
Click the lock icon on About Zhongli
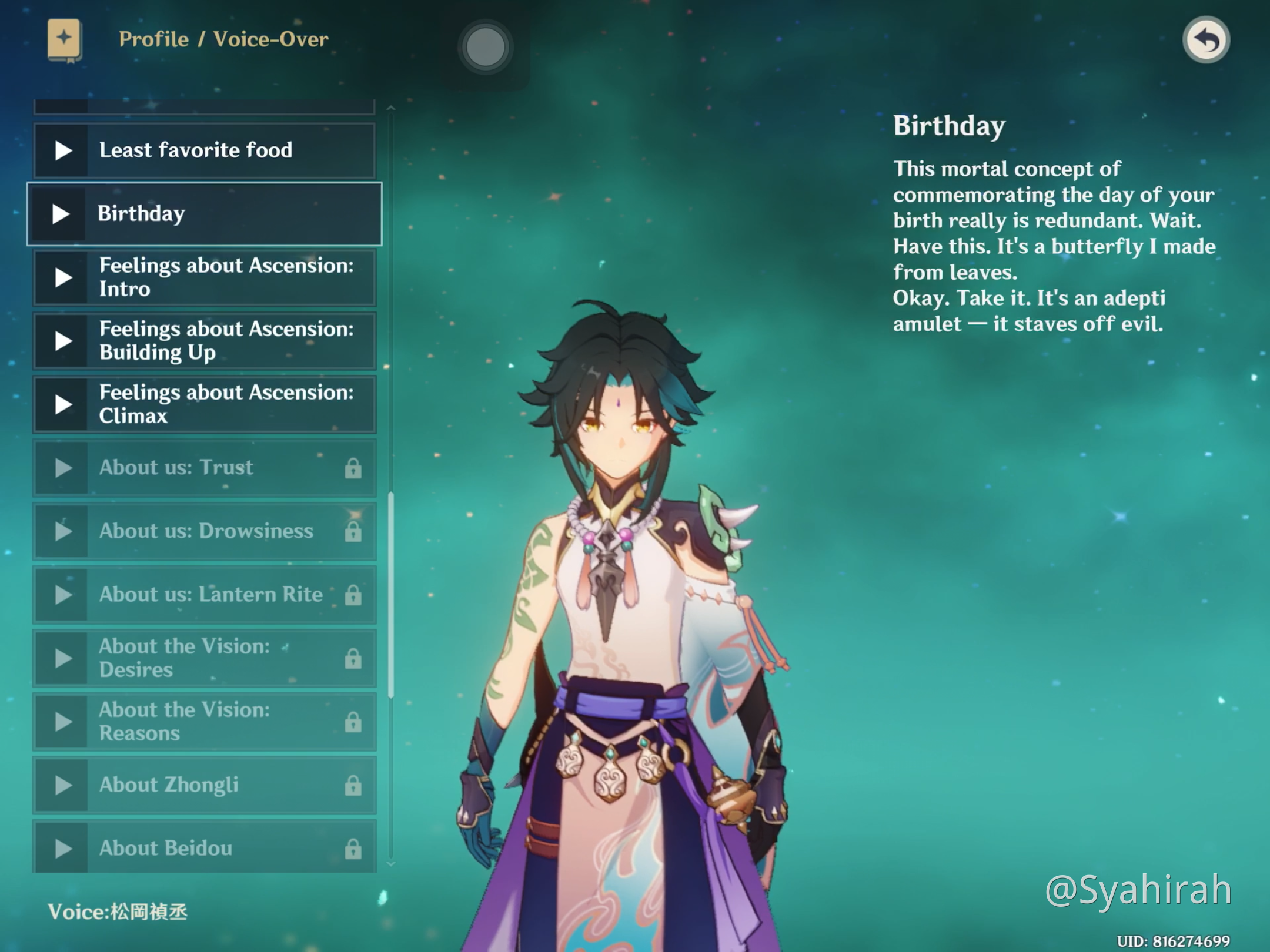pos(353,785)
